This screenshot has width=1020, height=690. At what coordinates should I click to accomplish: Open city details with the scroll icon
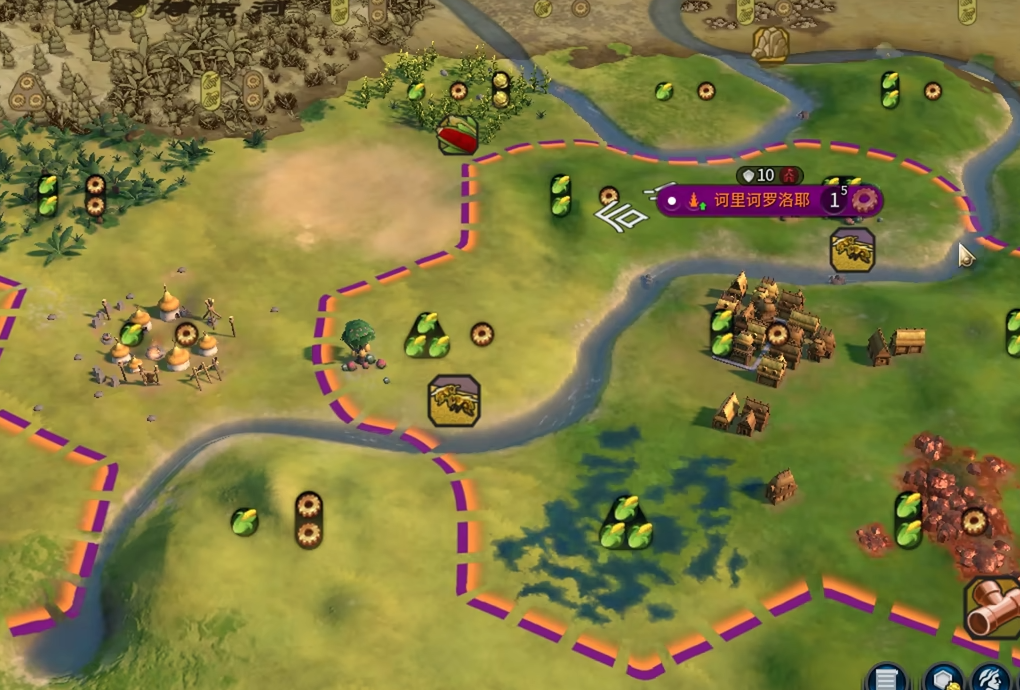[885, 680]
